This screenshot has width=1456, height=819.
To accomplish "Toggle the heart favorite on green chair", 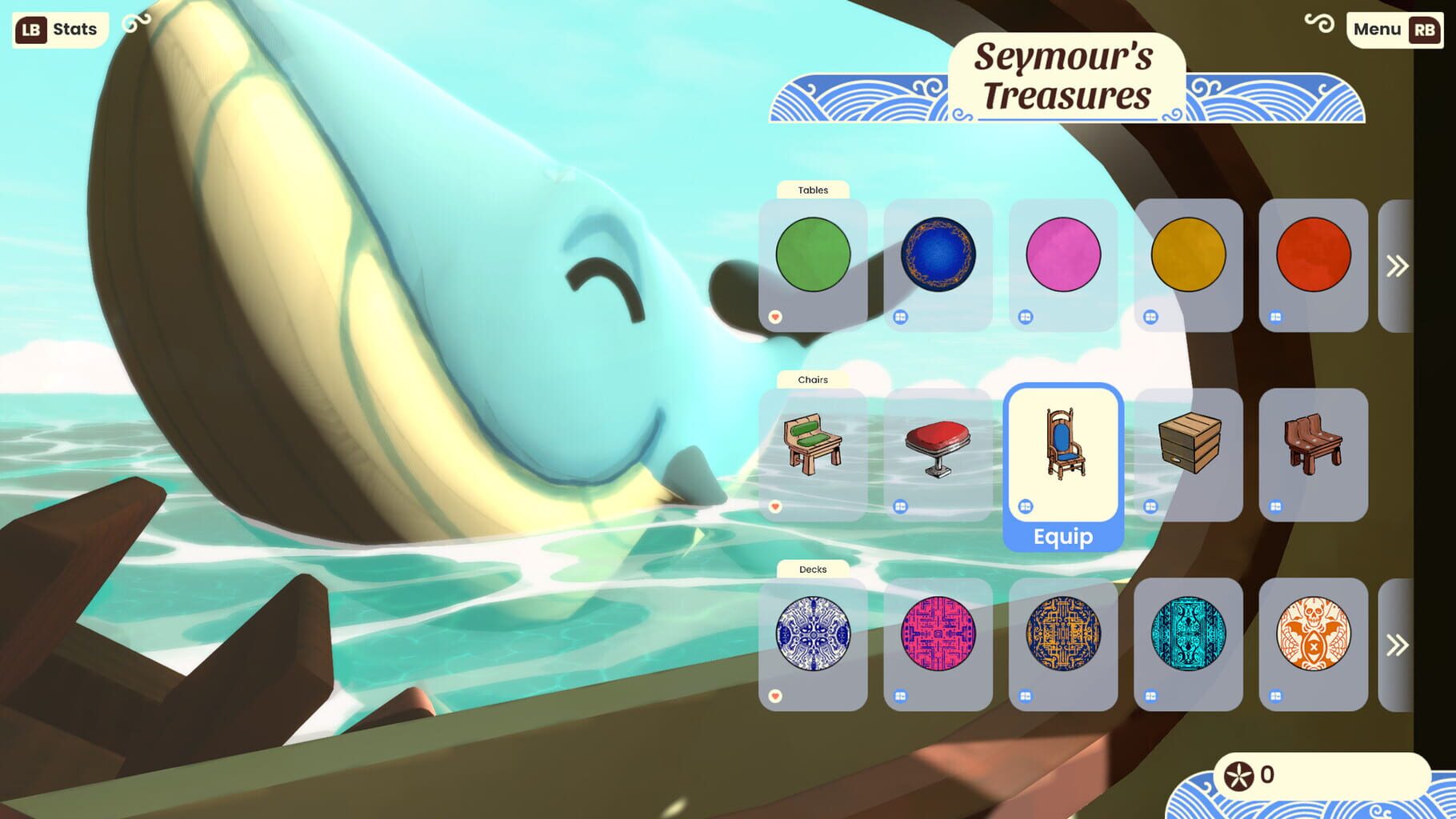I will [x=775, y=507].
